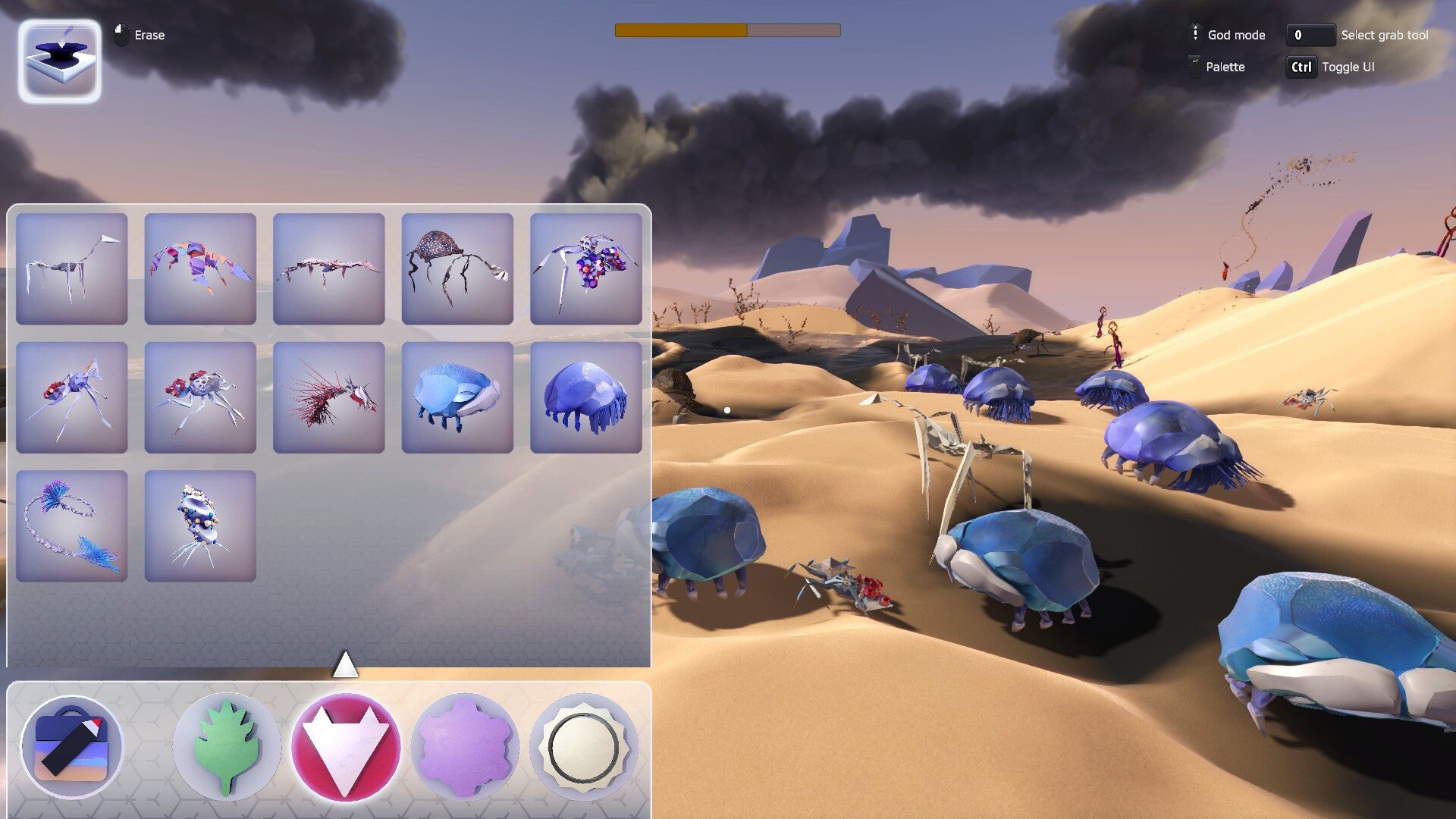Image resolution: width=1456 pixels, height=819 pixels.
Task: Select the skeletal walker creature thumbnail
Action: click(71, 268)
